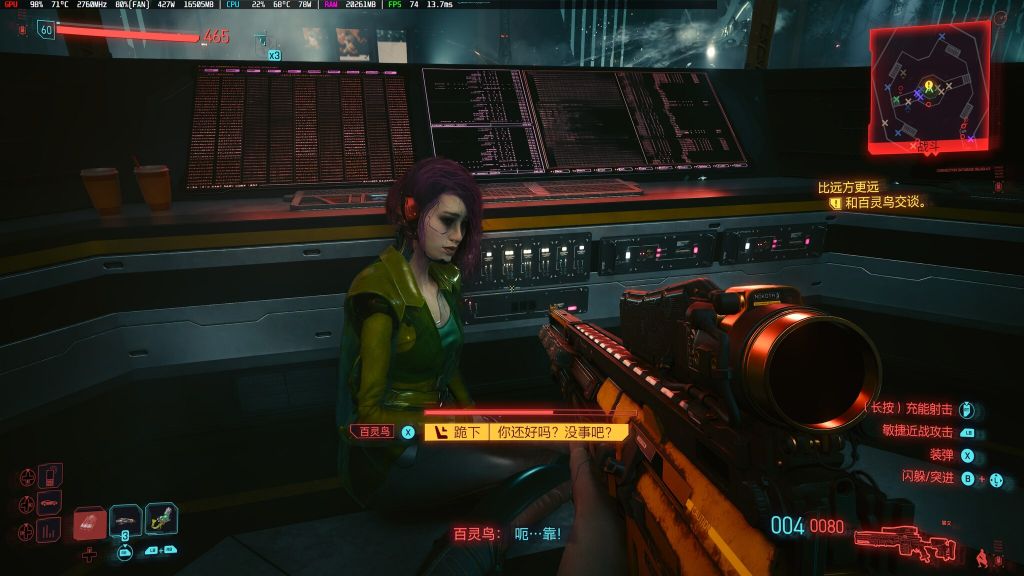The height and width of the screenshot is (576, 1024).
Task: Choose the dialogue option 你还好吗？没事吧？
Action: tap(556, 432)
